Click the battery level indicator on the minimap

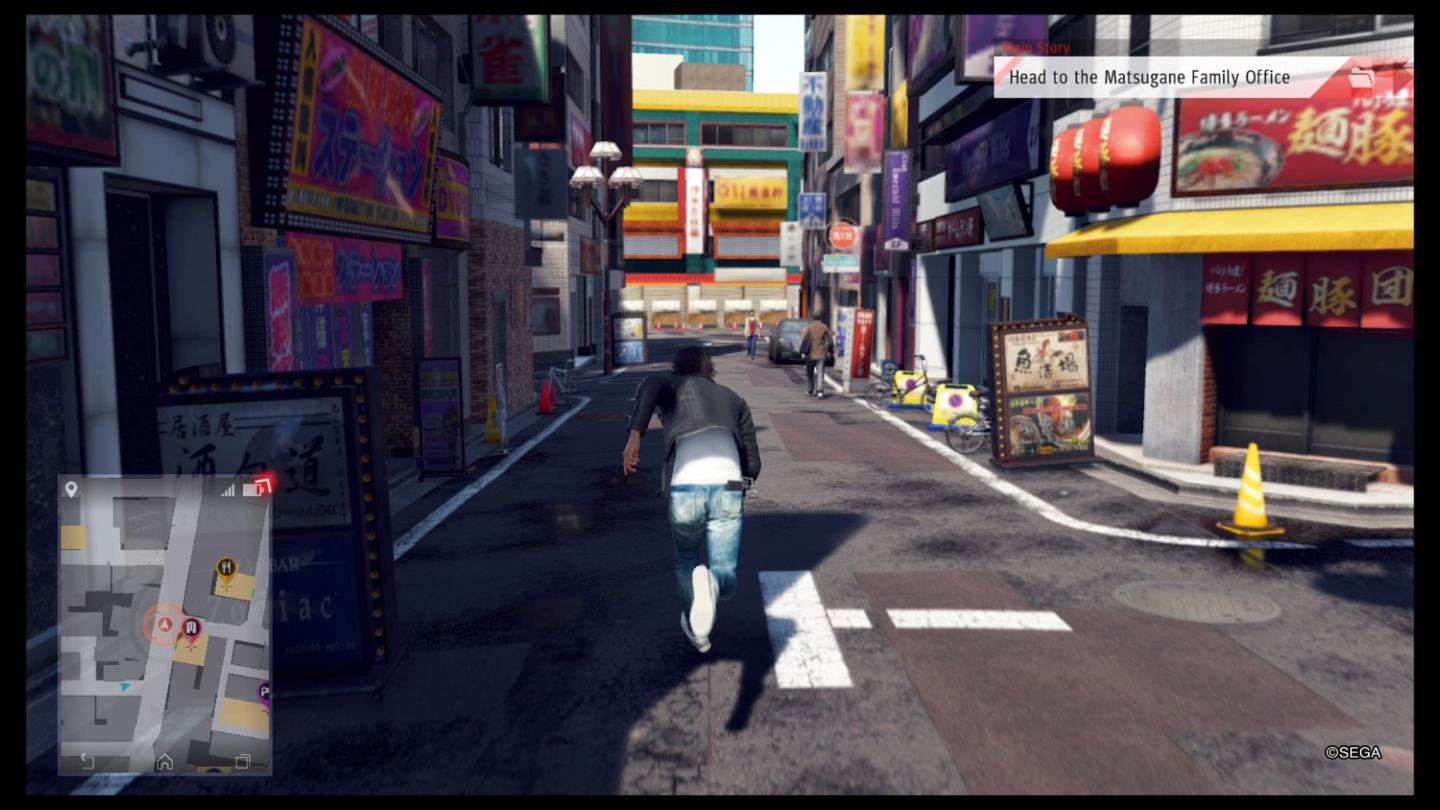[x=253, y=487]
